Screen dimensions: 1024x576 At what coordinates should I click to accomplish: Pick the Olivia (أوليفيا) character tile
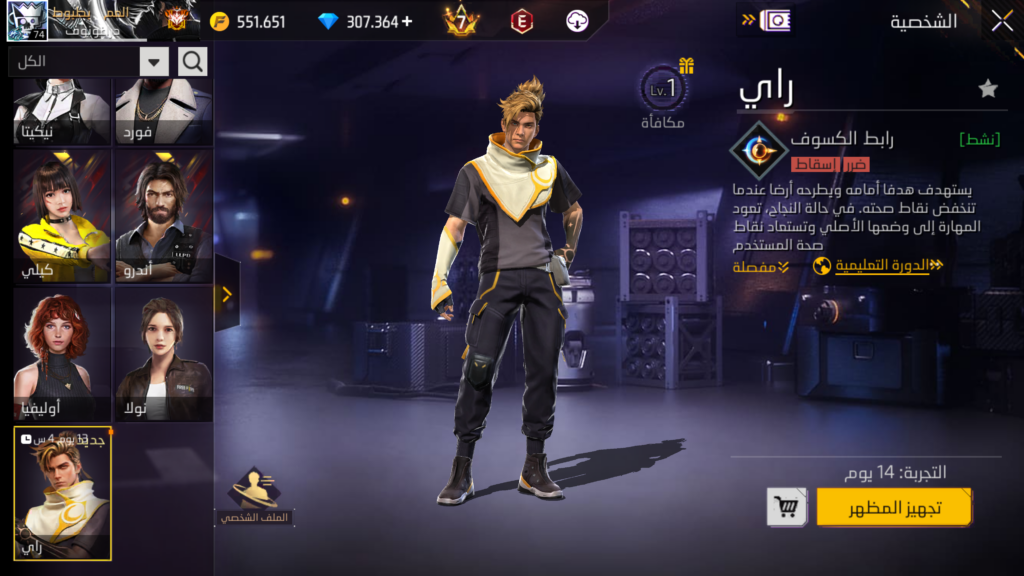61,354
